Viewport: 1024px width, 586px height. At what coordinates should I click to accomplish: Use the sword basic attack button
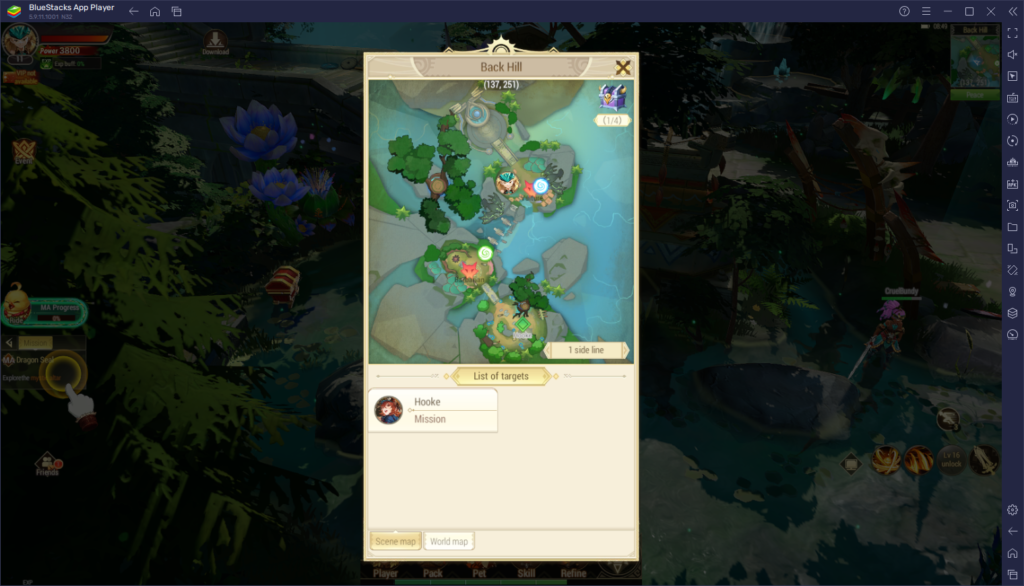pyautogui.click(x=984, y=459)
